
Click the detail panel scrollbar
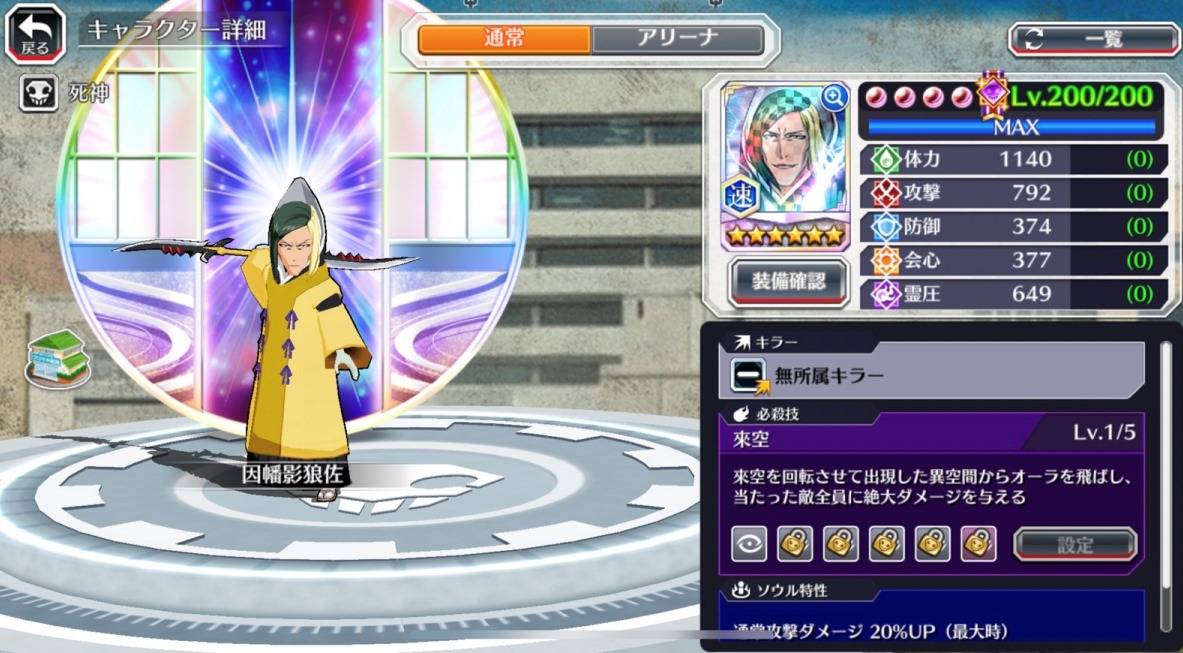1166,470
